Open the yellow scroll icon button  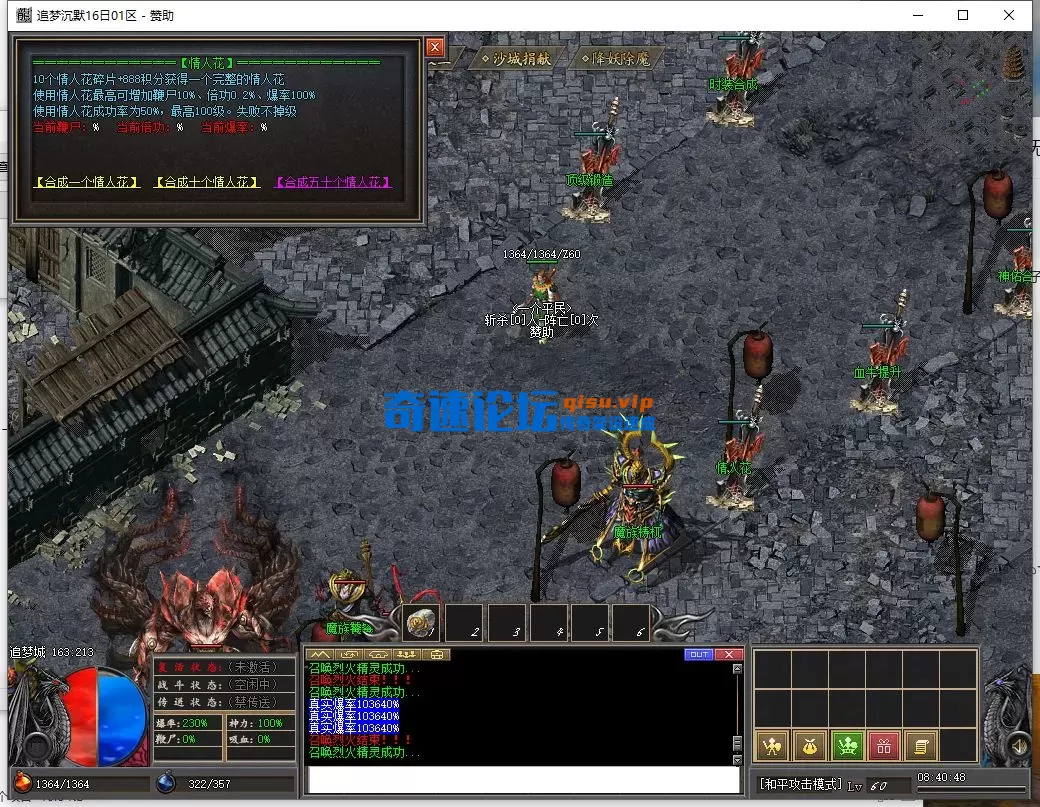pos(921,745)
